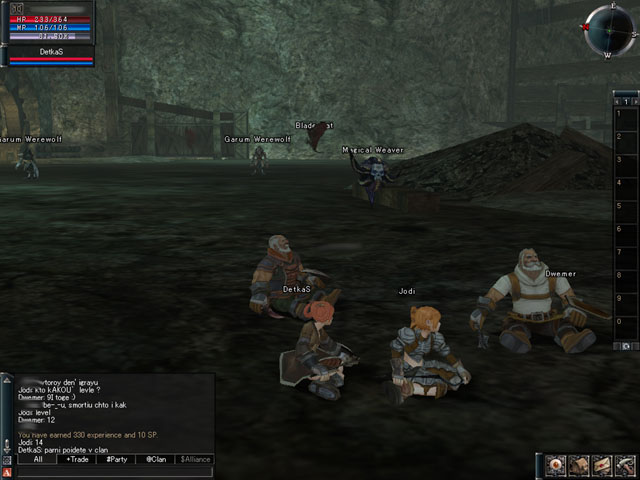Image resolution: width=640 pixels, height=480 pixels.
Task: Switch to the @Clan chat tab
Action: (x=155, y=460)
